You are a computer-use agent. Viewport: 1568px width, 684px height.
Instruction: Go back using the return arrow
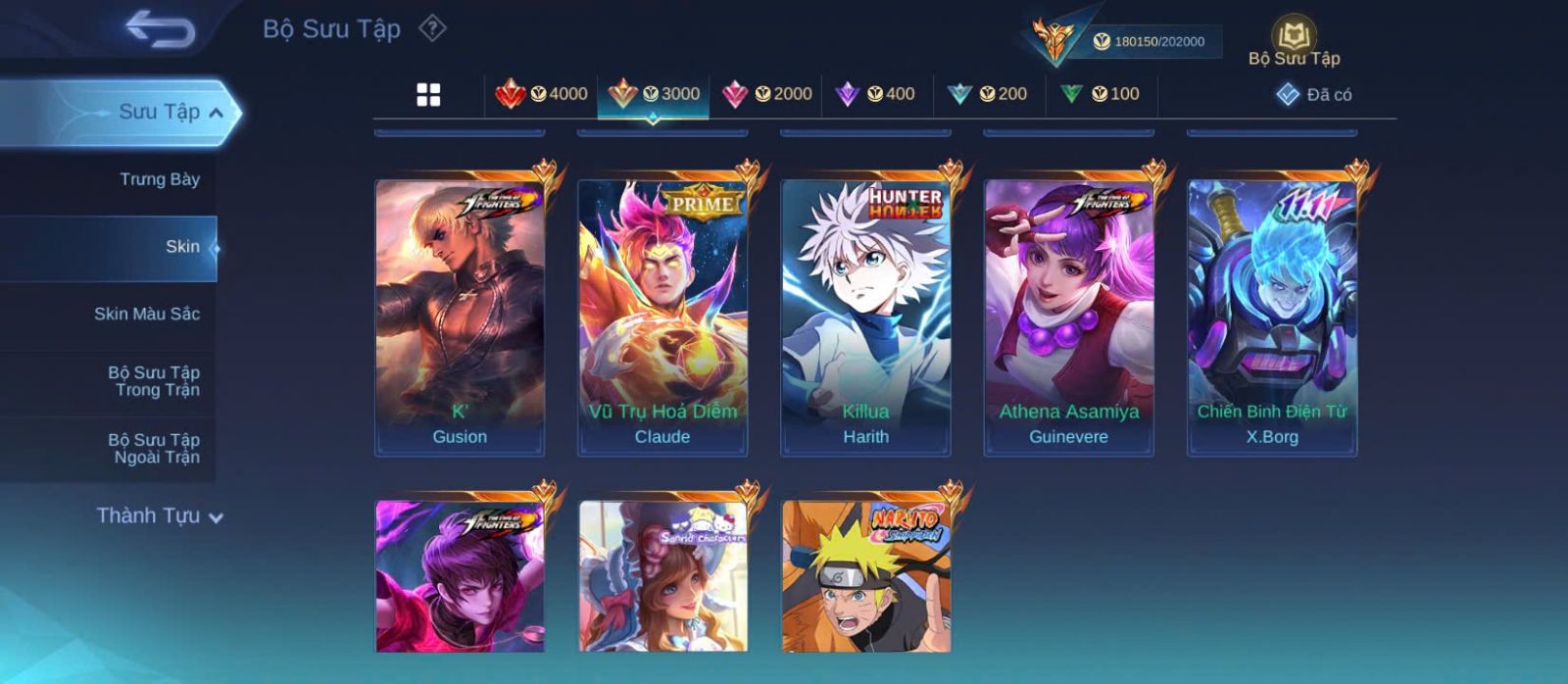pos(160,29)
